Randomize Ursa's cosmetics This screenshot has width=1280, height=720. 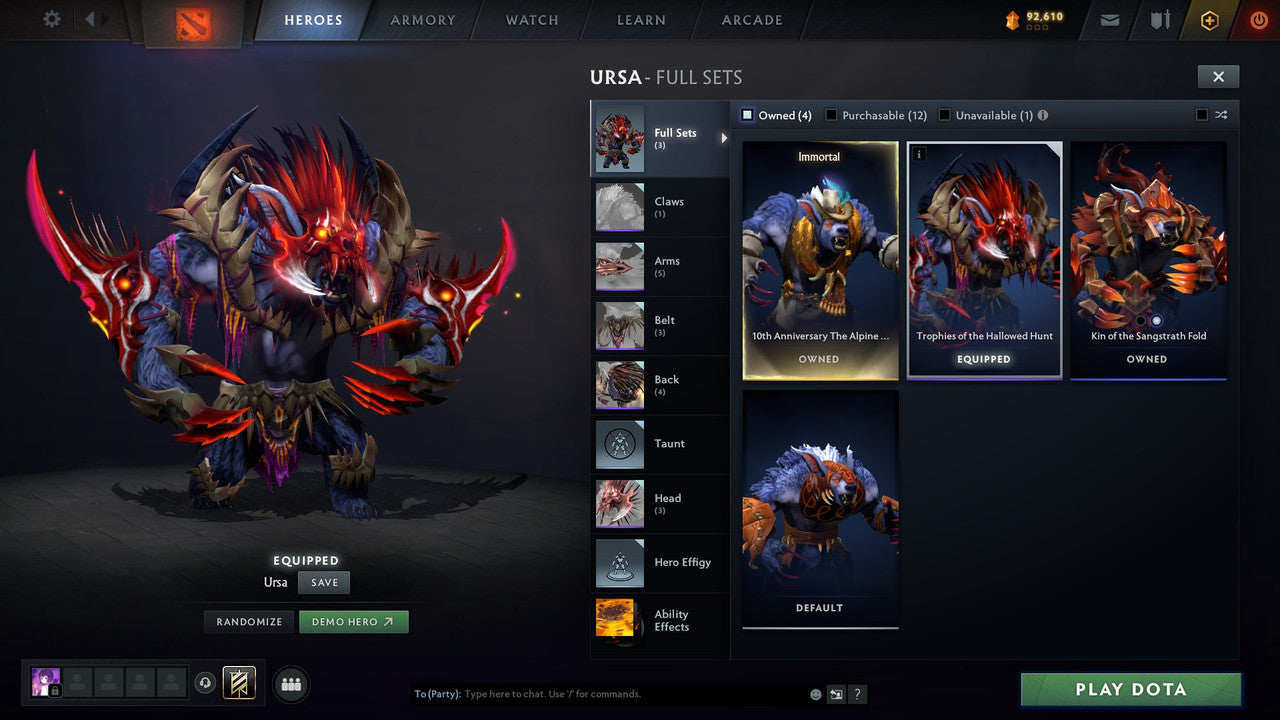[249, 622]
